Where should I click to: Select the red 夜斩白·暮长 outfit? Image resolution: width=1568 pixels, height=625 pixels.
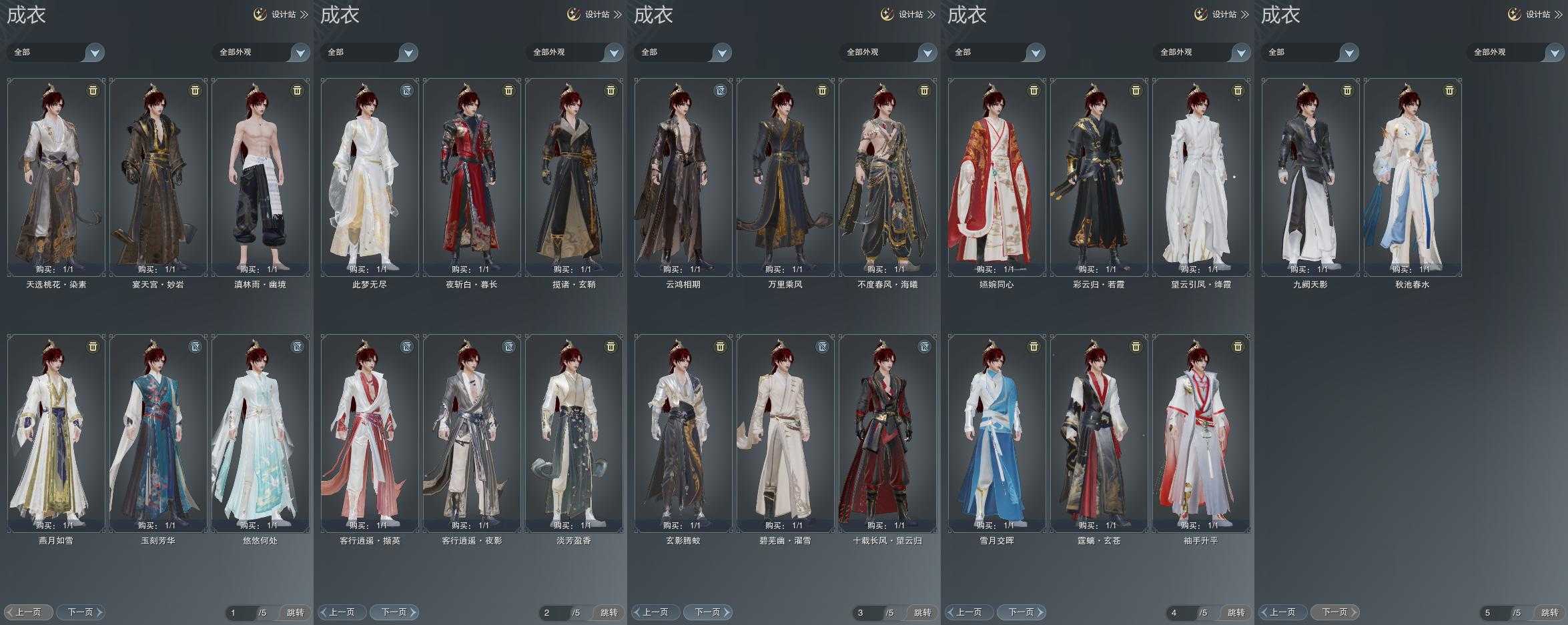pyautogui.click(x=472, y=177)
